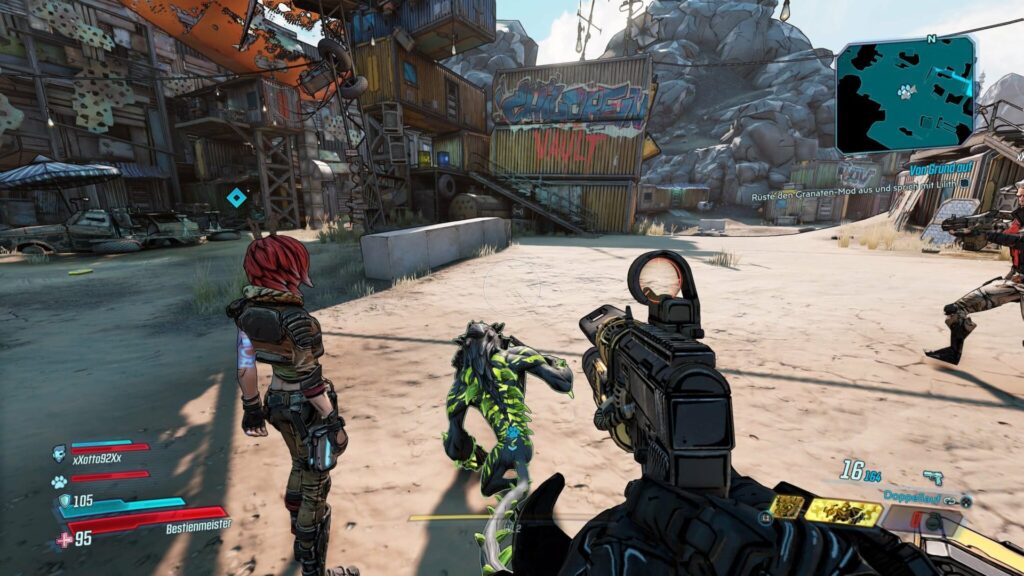Select the pistol weapon icon

(933, 477)
